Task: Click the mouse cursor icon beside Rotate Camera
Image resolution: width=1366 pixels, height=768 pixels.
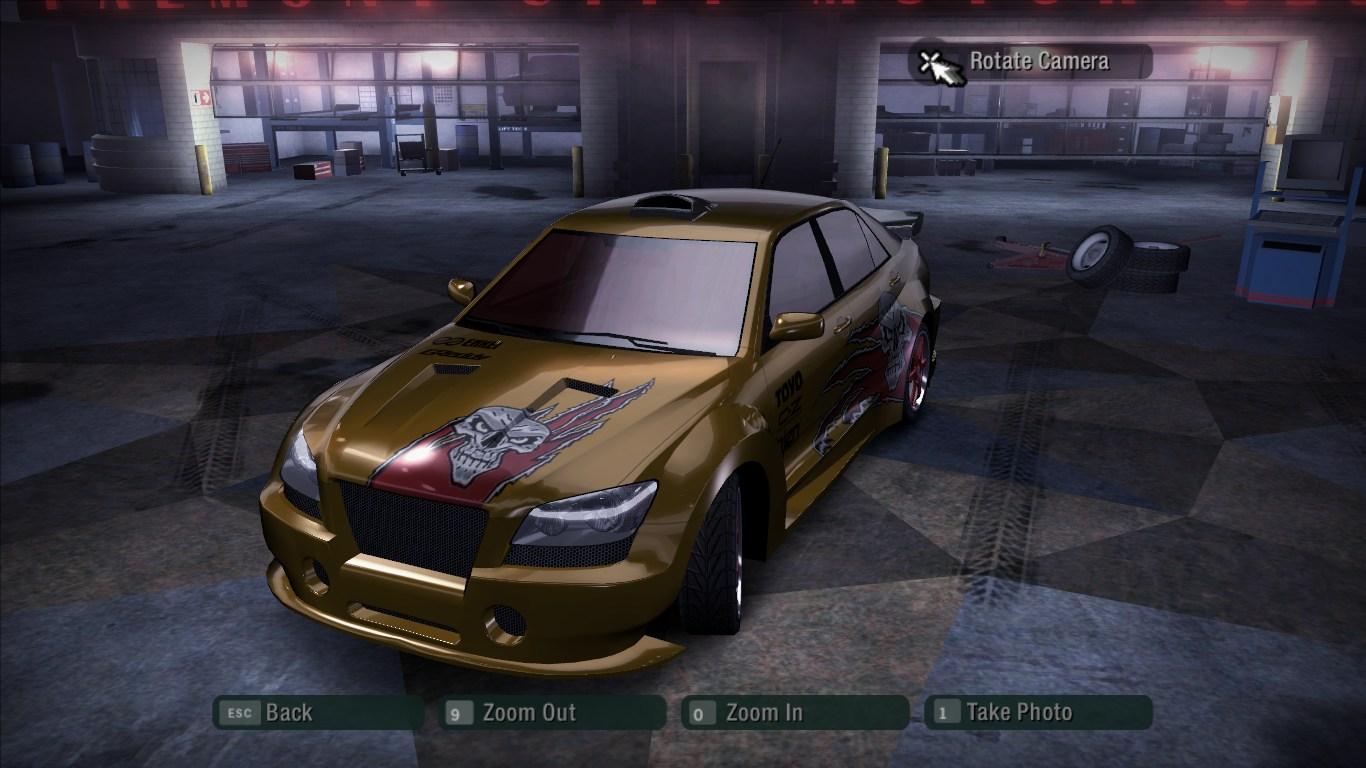Action: 937,63
